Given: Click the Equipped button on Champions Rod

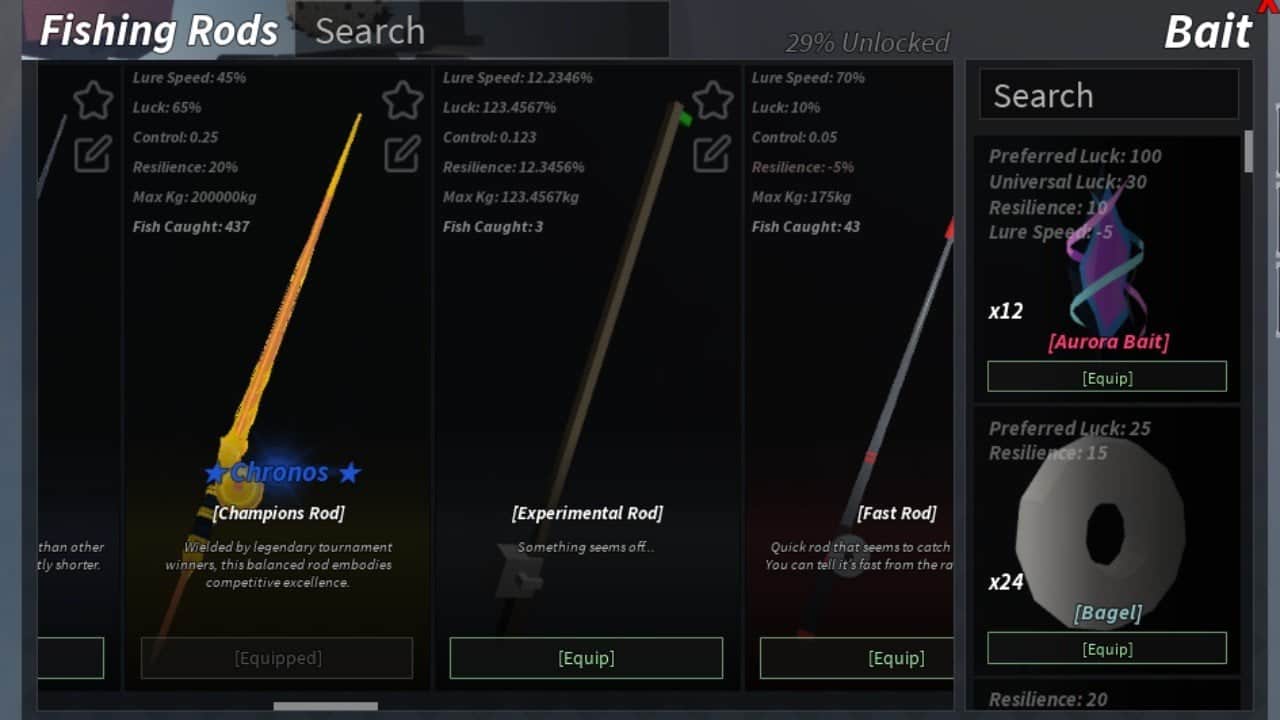Looking at the screenshot, I should 277,658.
